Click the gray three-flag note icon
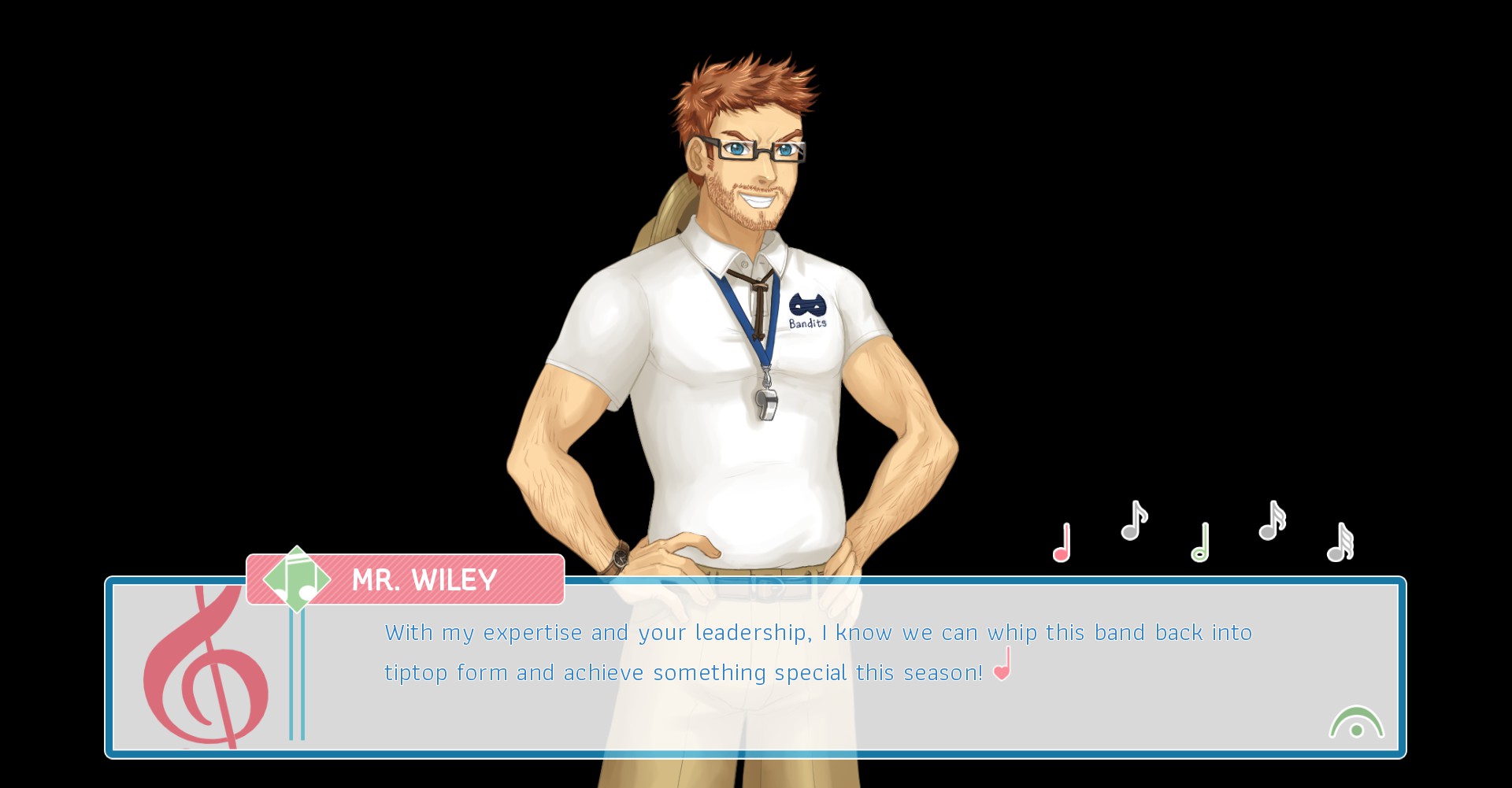 pos(1340,543)
